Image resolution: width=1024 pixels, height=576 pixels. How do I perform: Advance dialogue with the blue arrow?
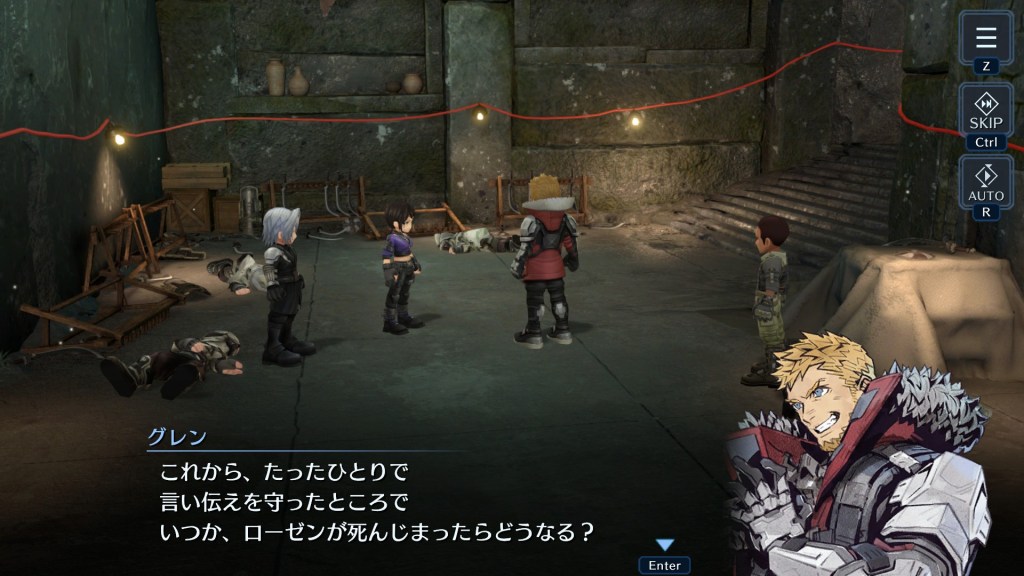[664, 545]
